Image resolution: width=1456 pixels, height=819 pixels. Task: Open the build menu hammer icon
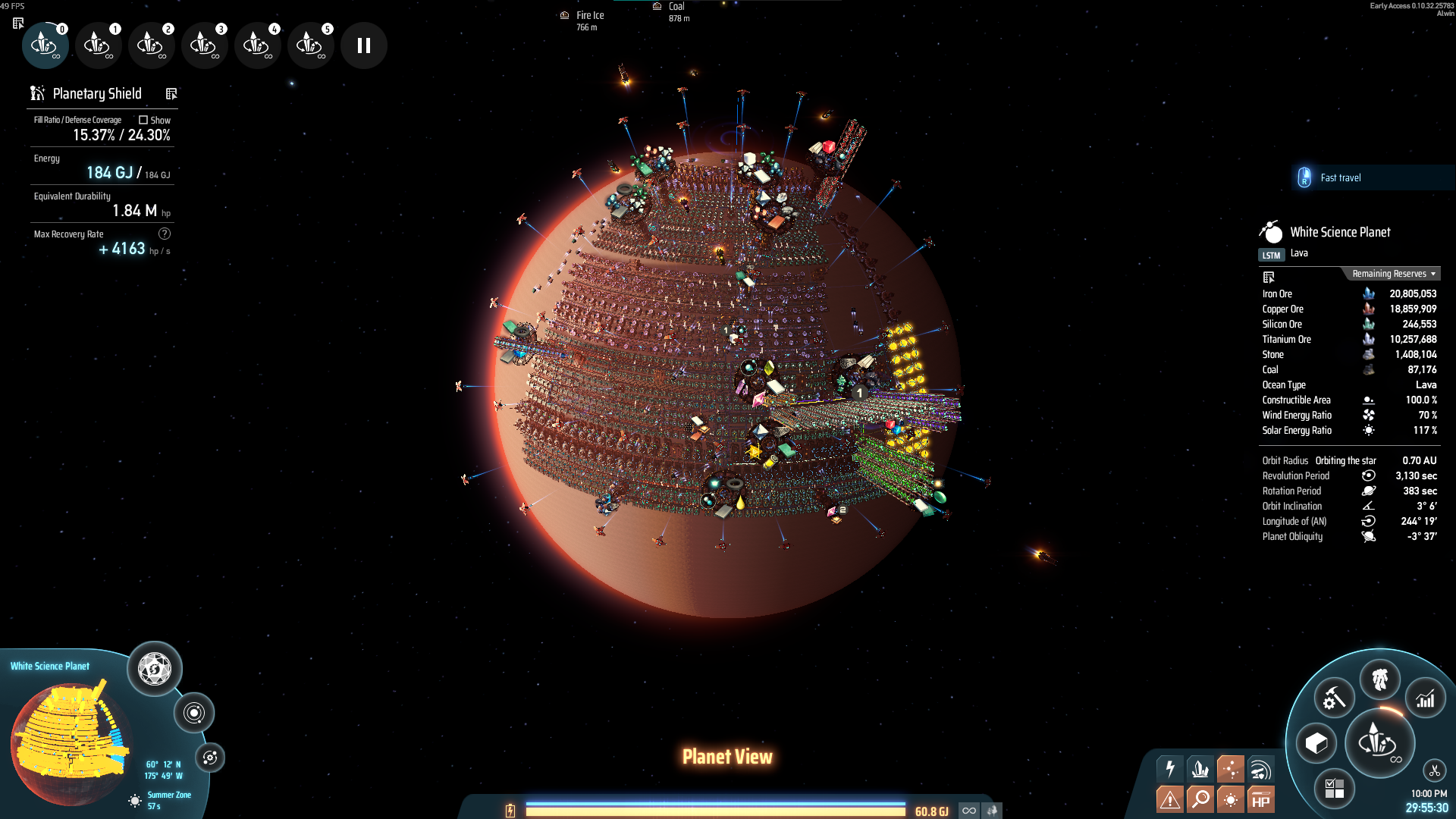click(x=1334, y=698)
